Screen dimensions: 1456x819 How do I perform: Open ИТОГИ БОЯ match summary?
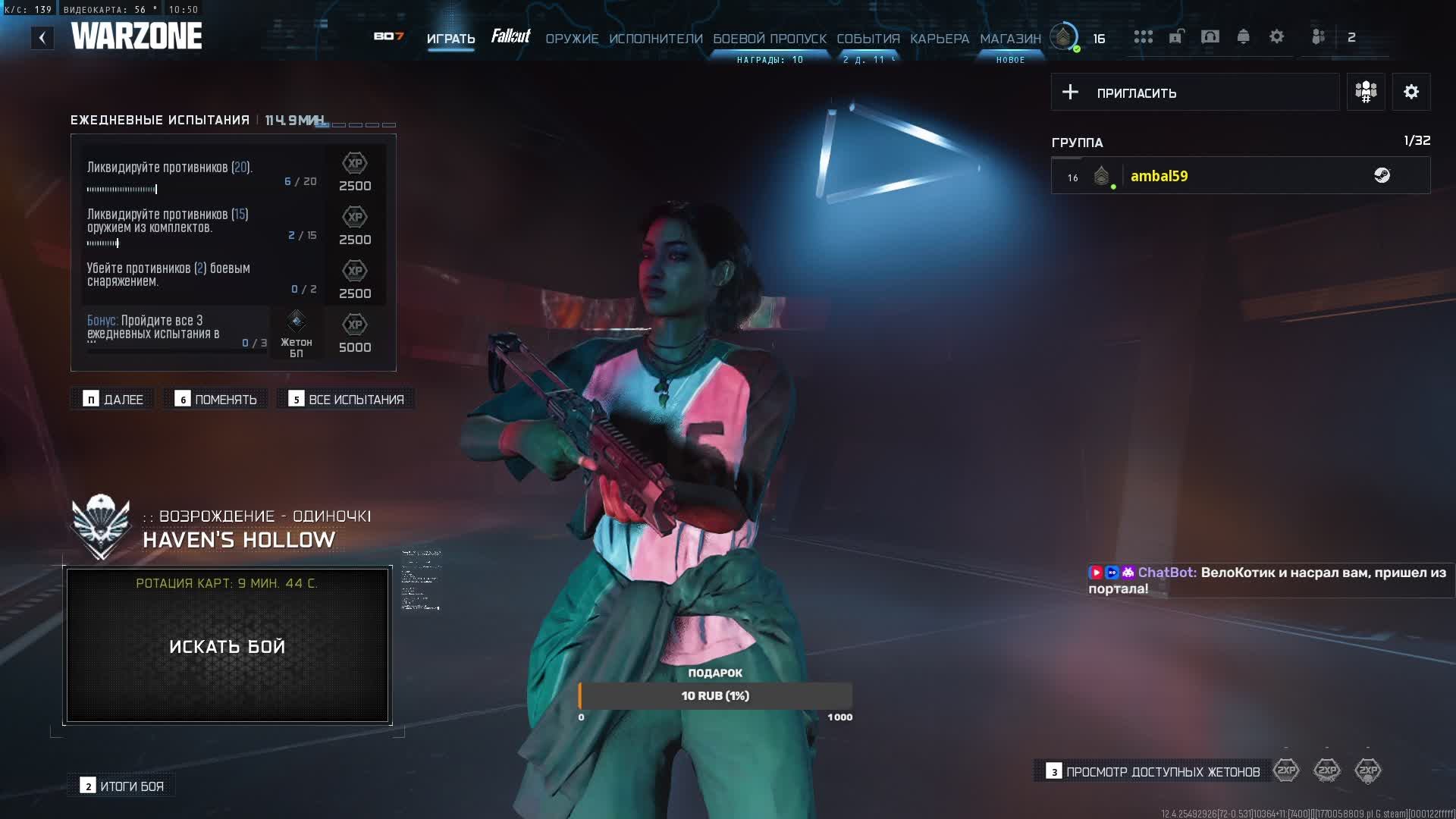(x=122, y=786)
